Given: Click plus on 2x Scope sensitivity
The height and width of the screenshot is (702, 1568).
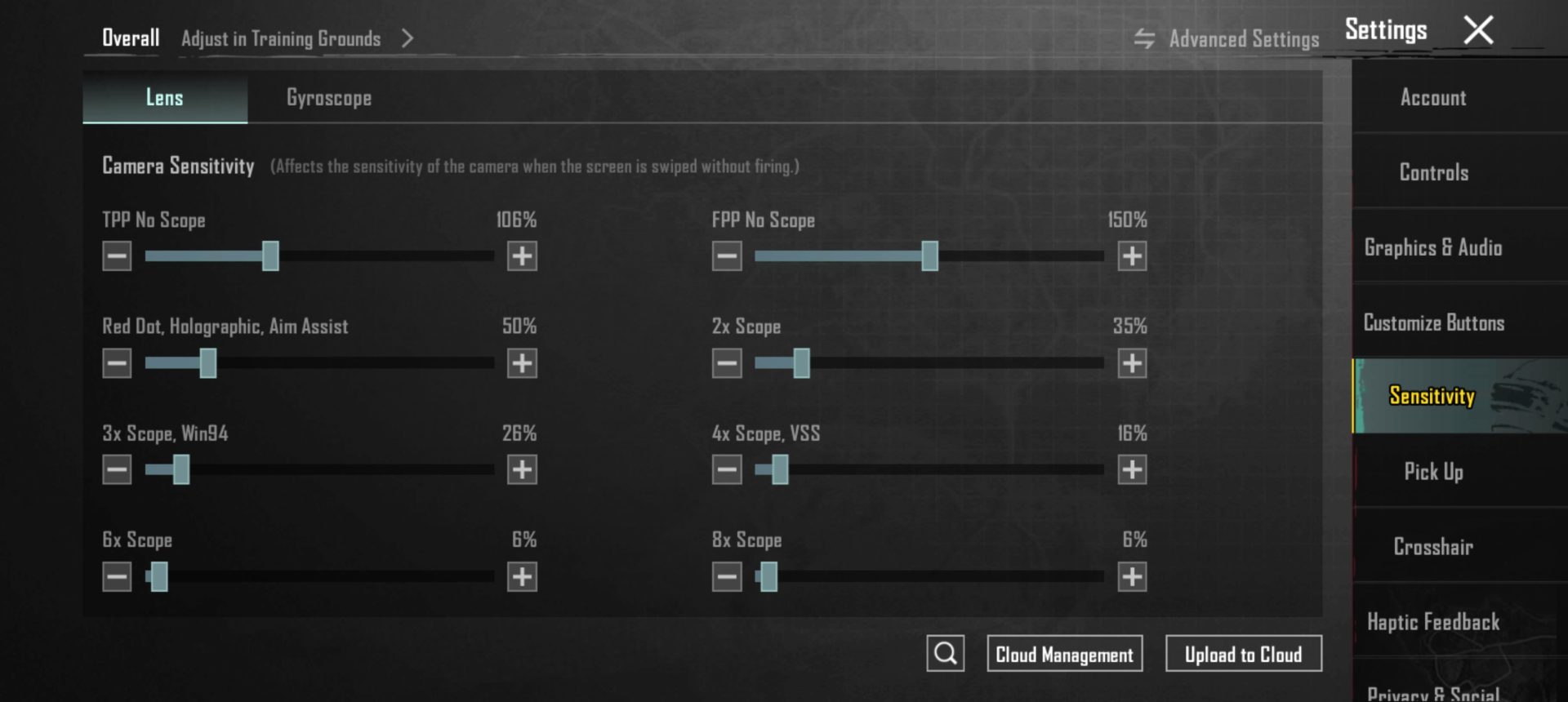Looking at the screenshot, I should click(x=1133, y=362).
